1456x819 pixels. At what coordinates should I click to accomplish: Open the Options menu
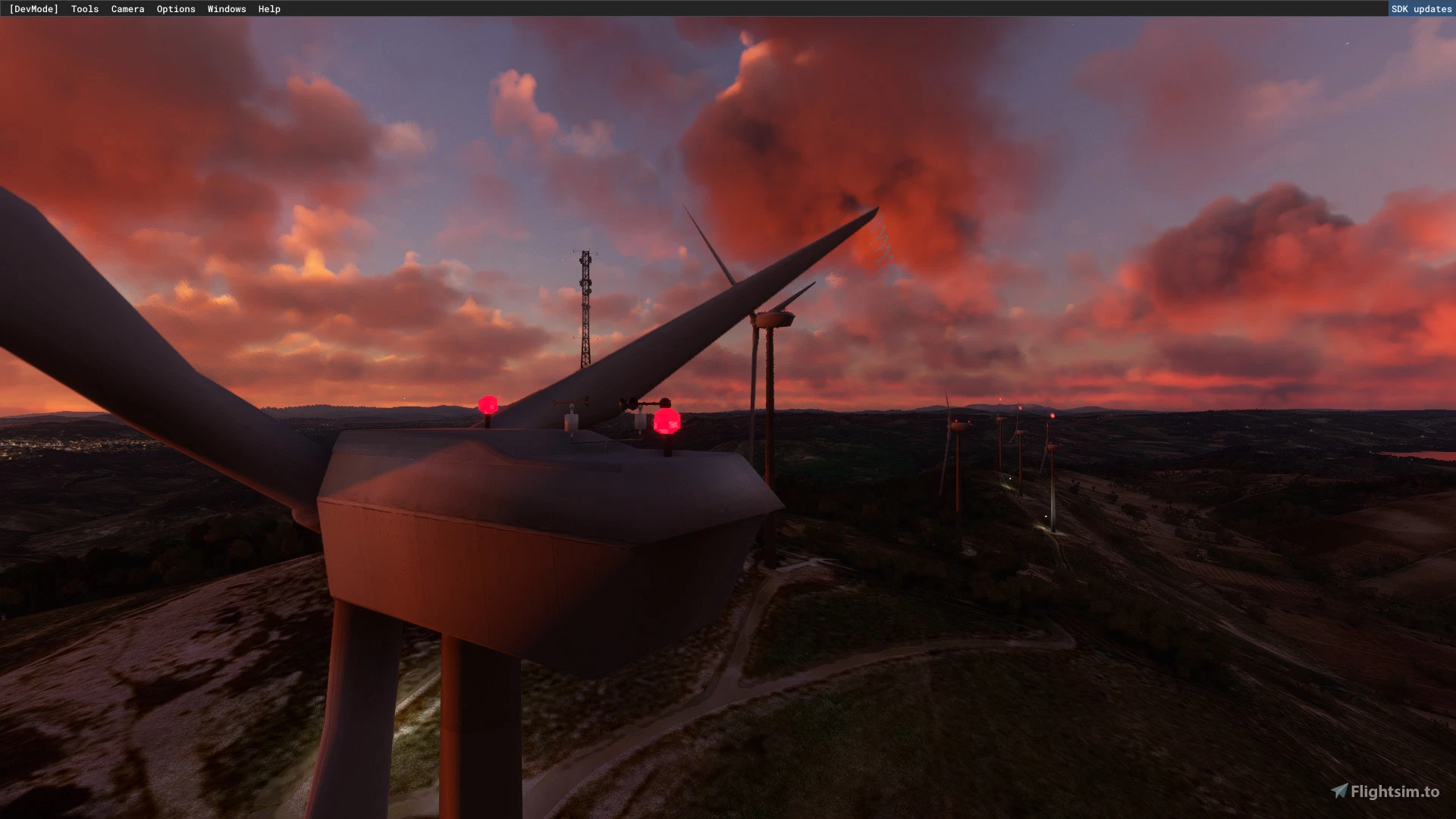(x=176, y=8)
